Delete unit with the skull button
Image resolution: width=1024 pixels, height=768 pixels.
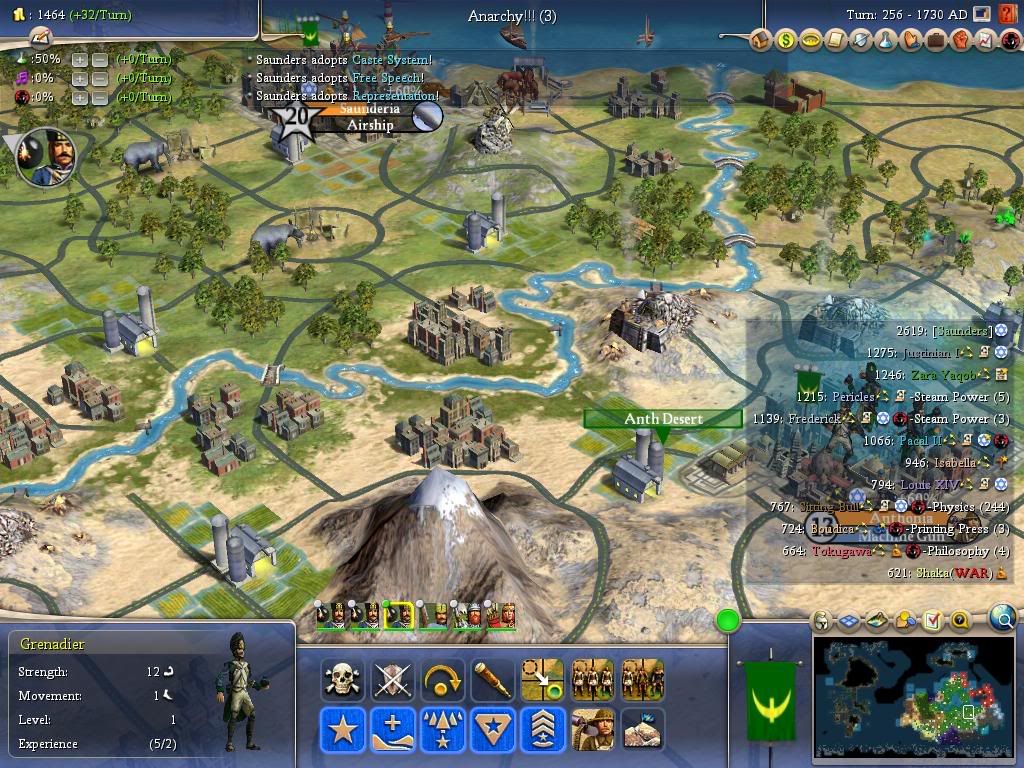click(342, 681)
